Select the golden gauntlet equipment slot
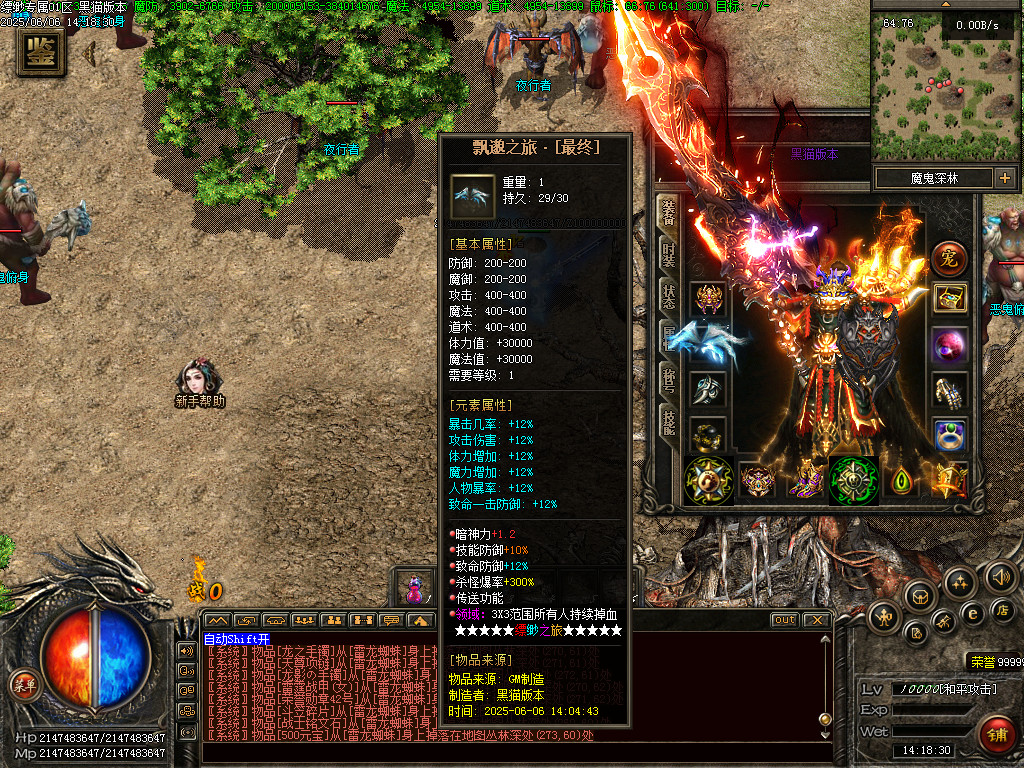 coord(949,391)
